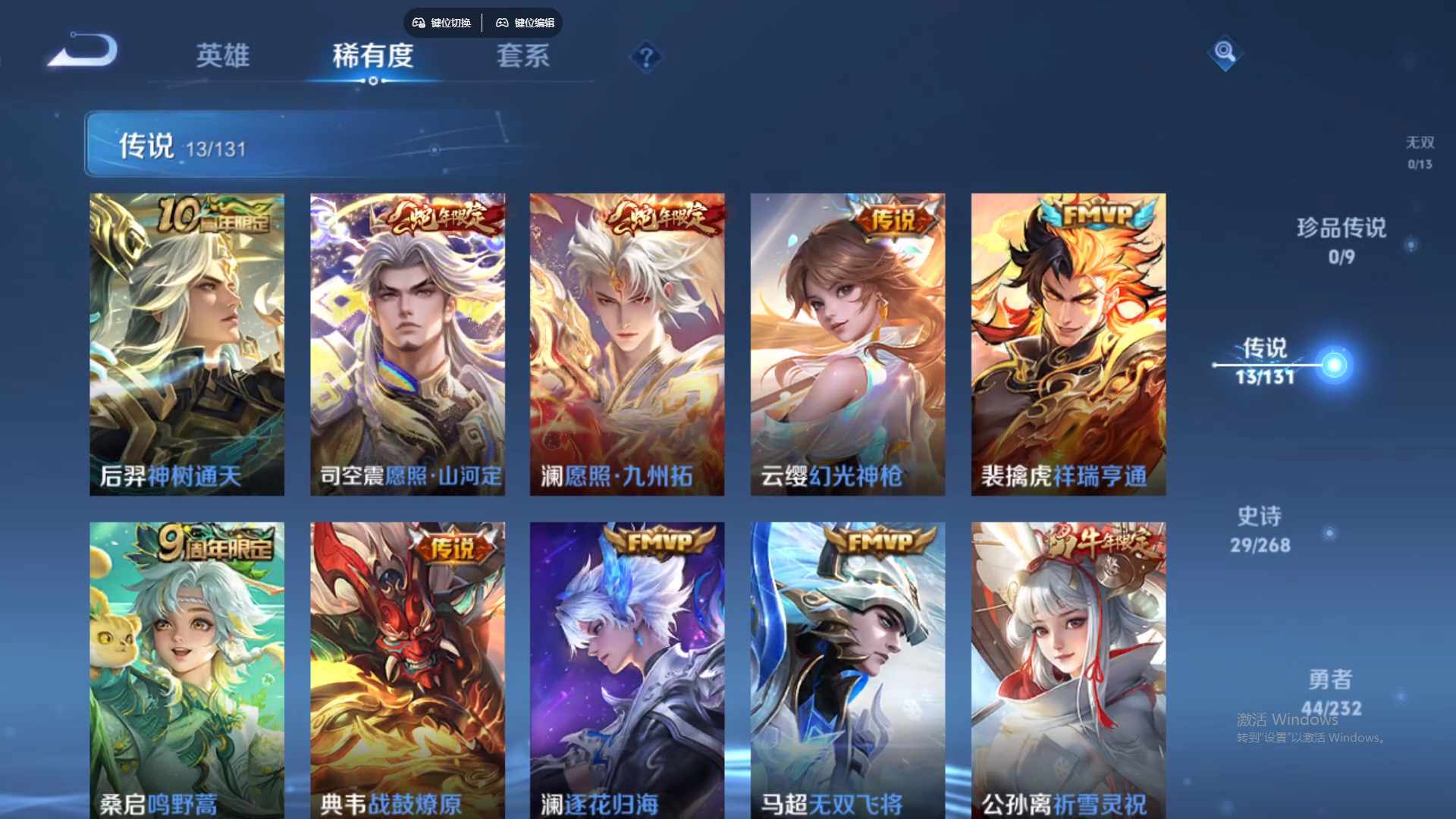Switch to the 英雄 tab
Image resolution: width=1456 pixels, height=819 pixels.
tap(222, 57)
